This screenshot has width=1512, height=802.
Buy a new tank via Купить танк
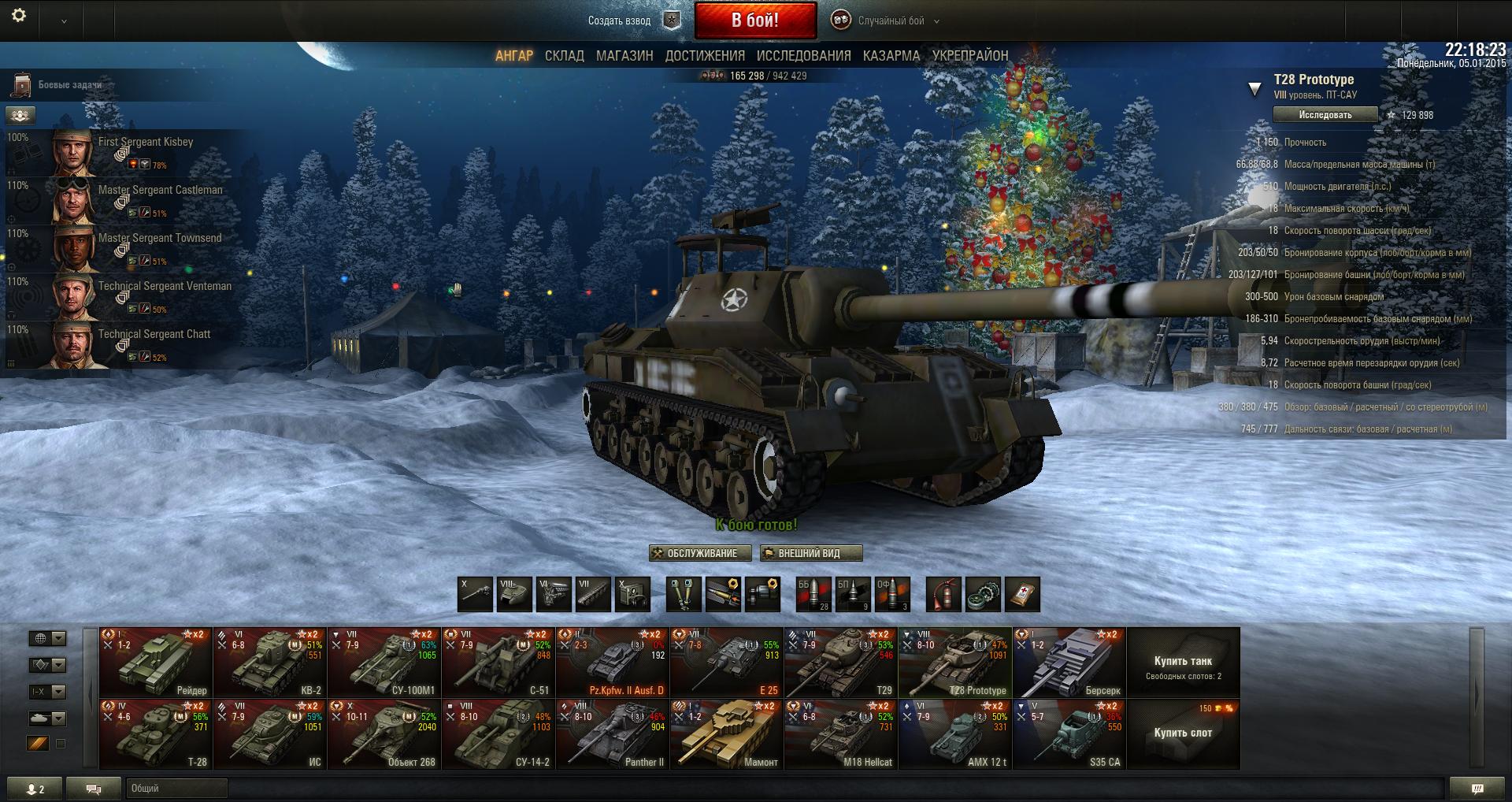coord(1183,663)
